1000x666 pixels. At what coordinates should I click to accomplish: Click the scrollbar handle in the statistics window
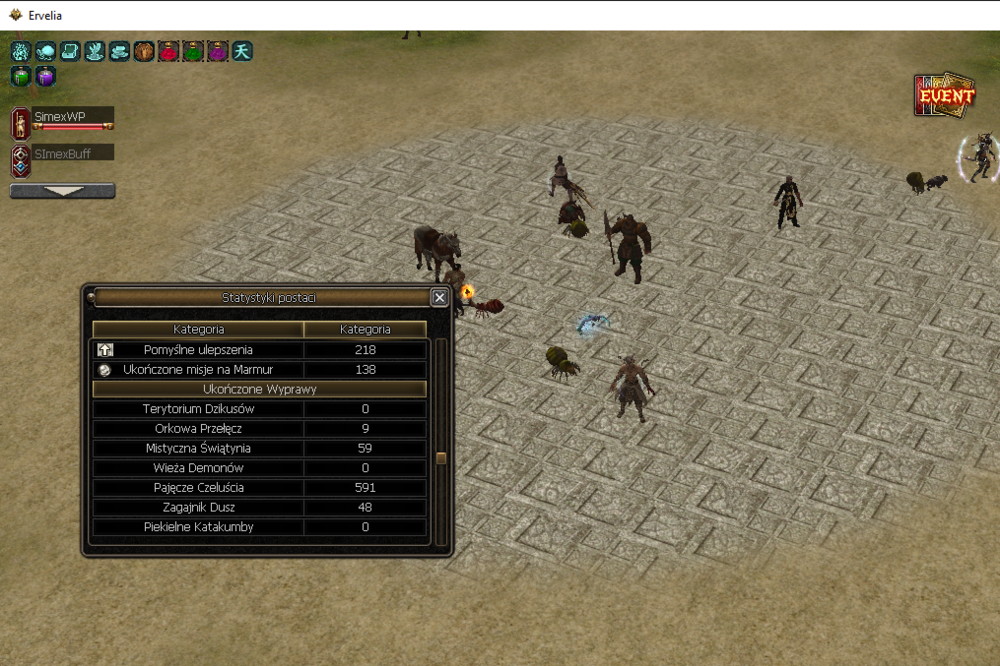coord(440,458)
